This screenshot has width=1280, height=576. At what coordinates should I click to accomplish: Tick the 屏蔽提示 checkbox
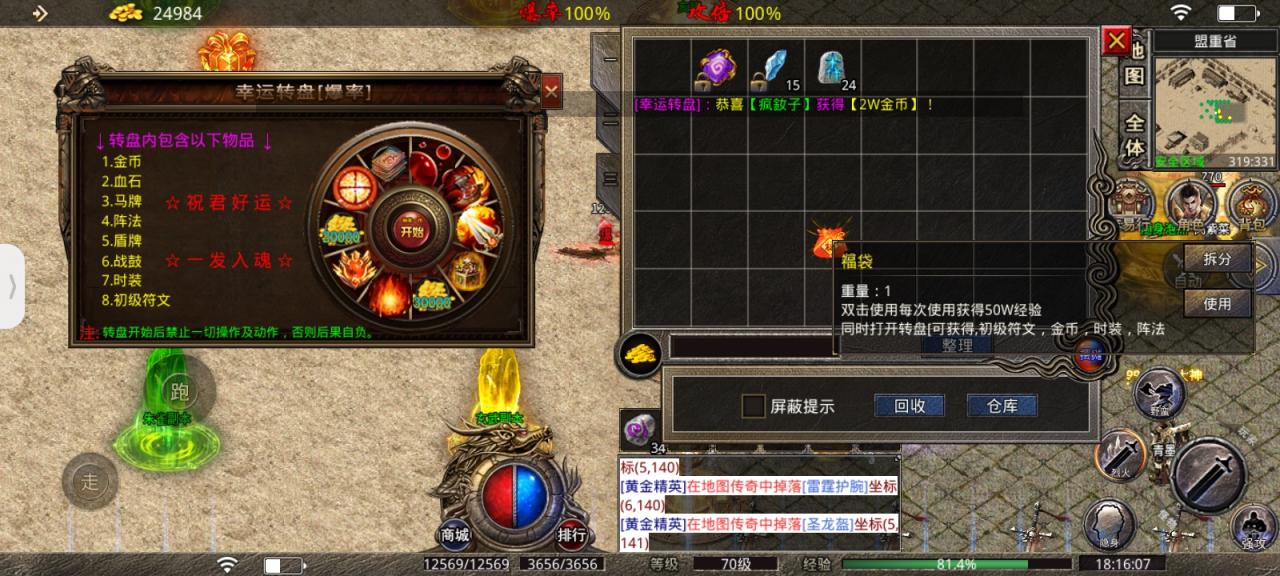753,406
